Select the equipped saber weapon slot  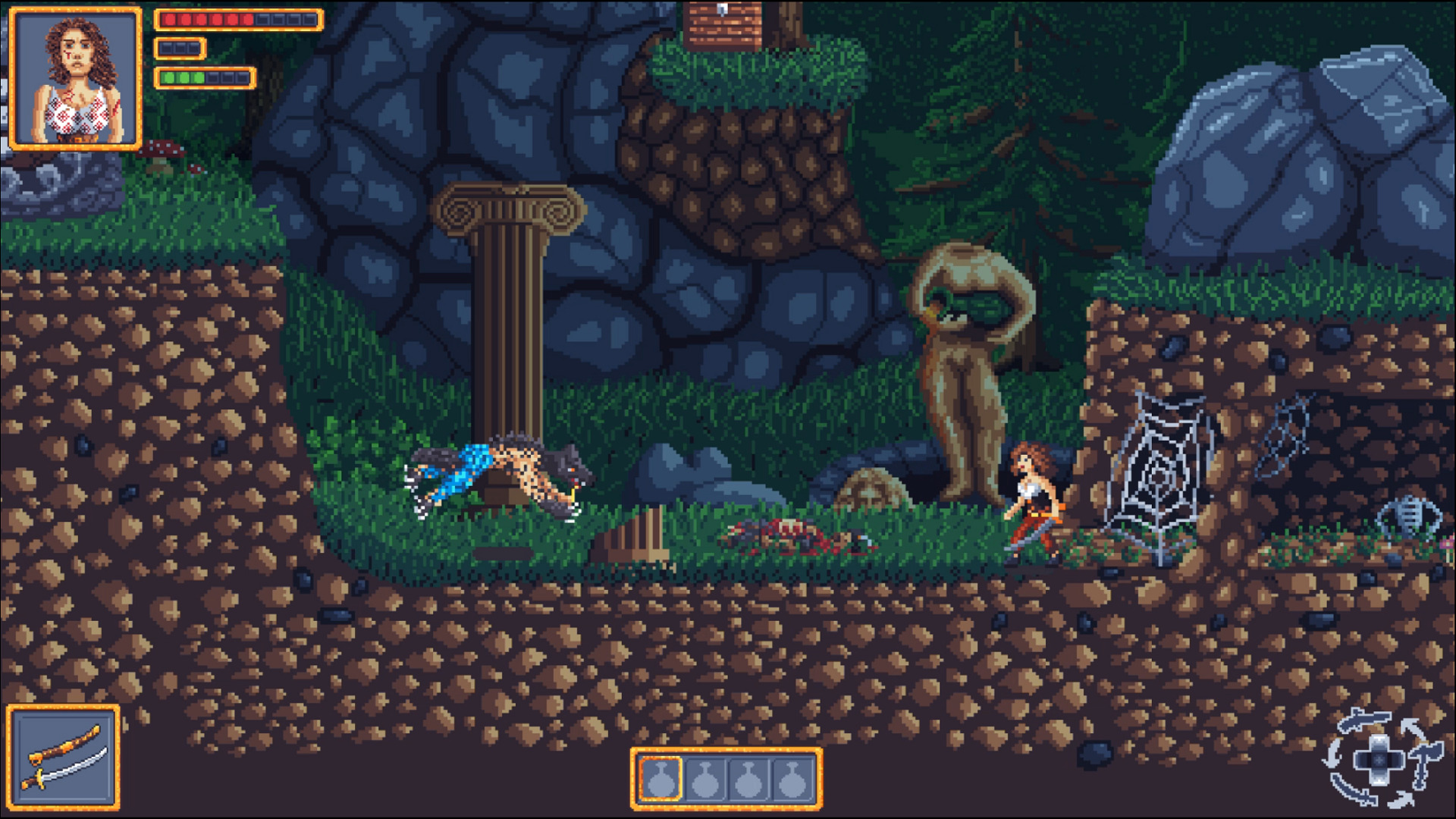pos(64,757)
